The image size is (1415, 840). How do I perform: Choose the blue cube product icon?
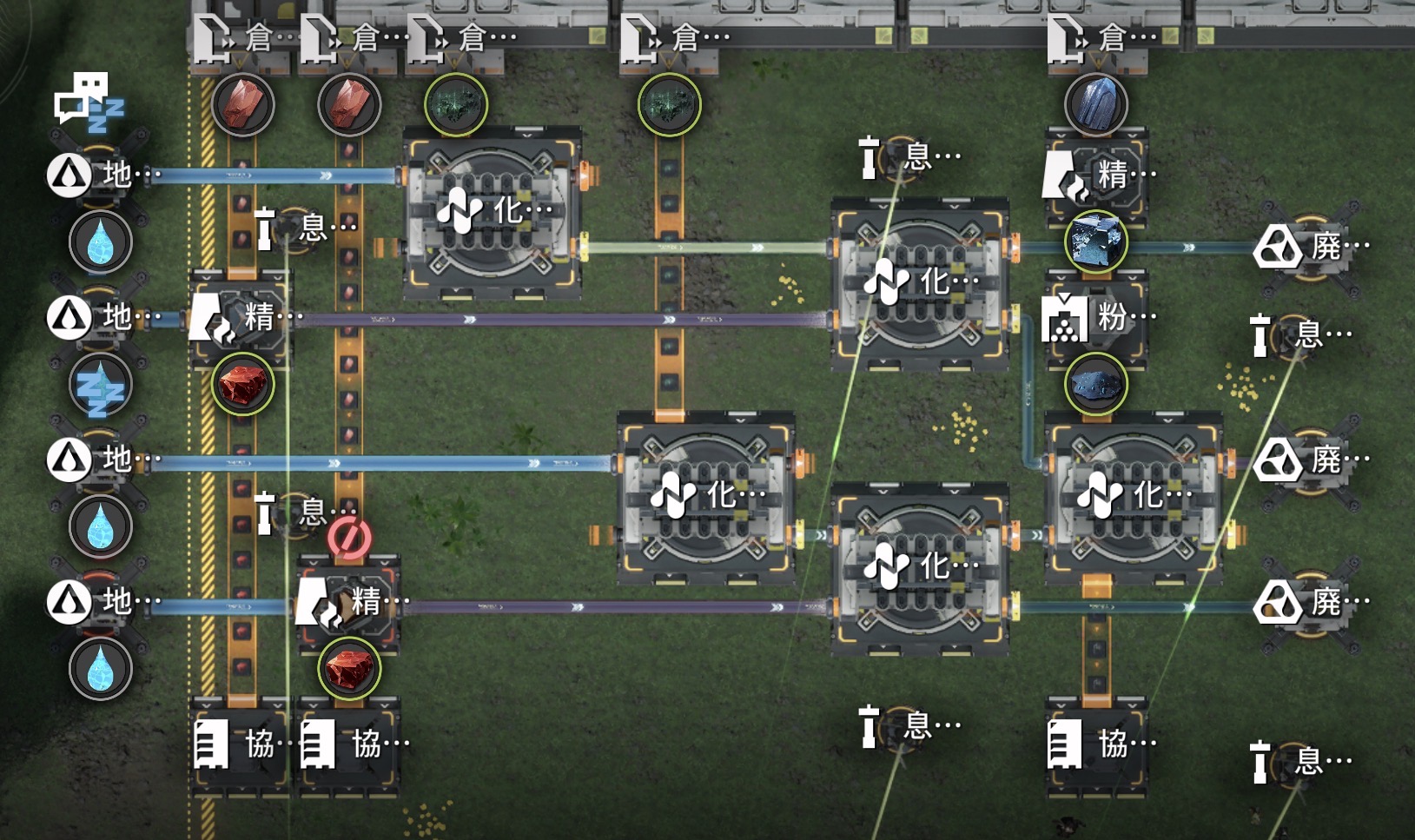pyautogui.click(x=1096, y=242)
